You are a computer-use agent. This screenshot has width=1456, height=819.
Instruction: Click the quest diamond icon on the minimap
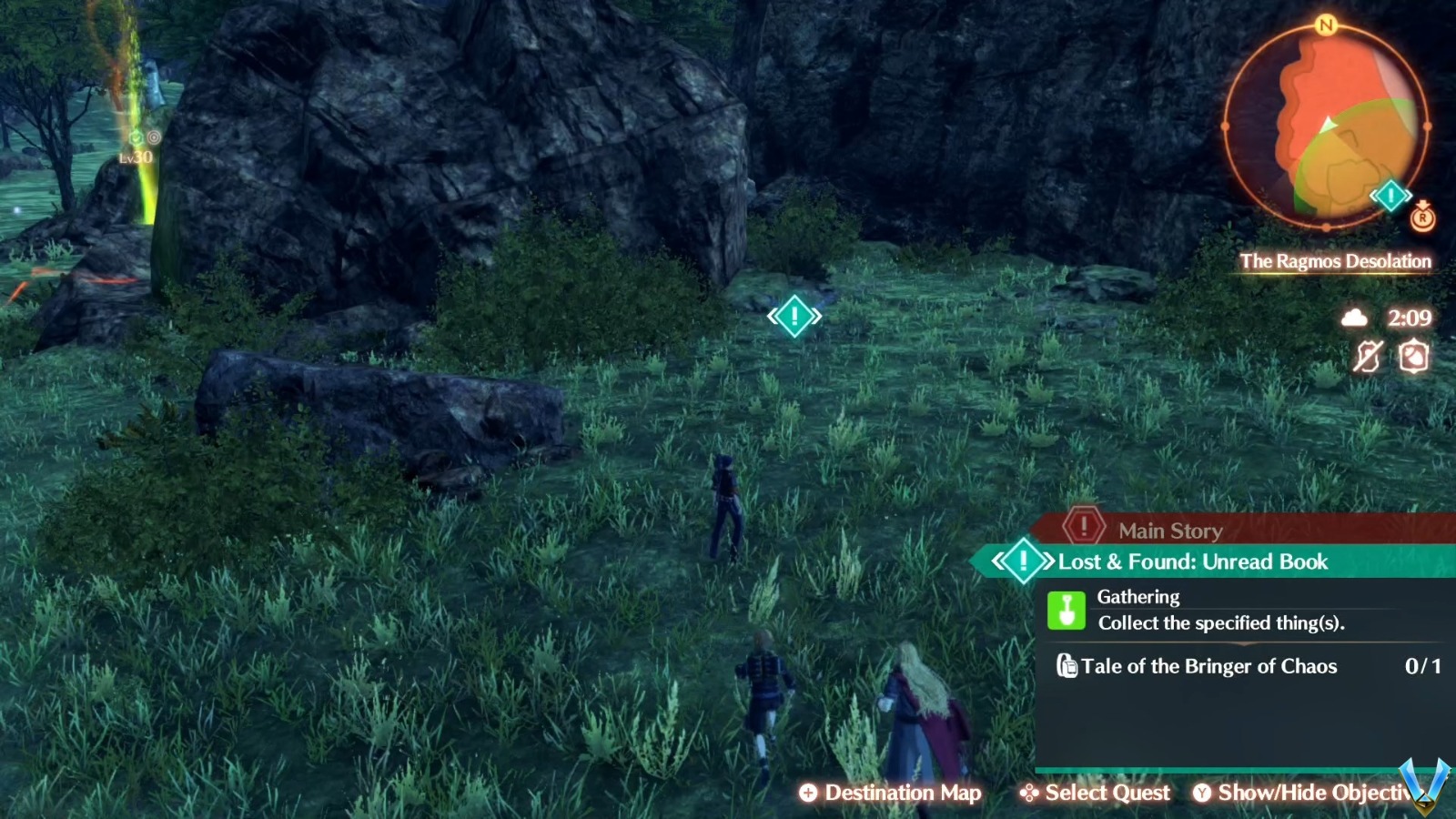1390,195
